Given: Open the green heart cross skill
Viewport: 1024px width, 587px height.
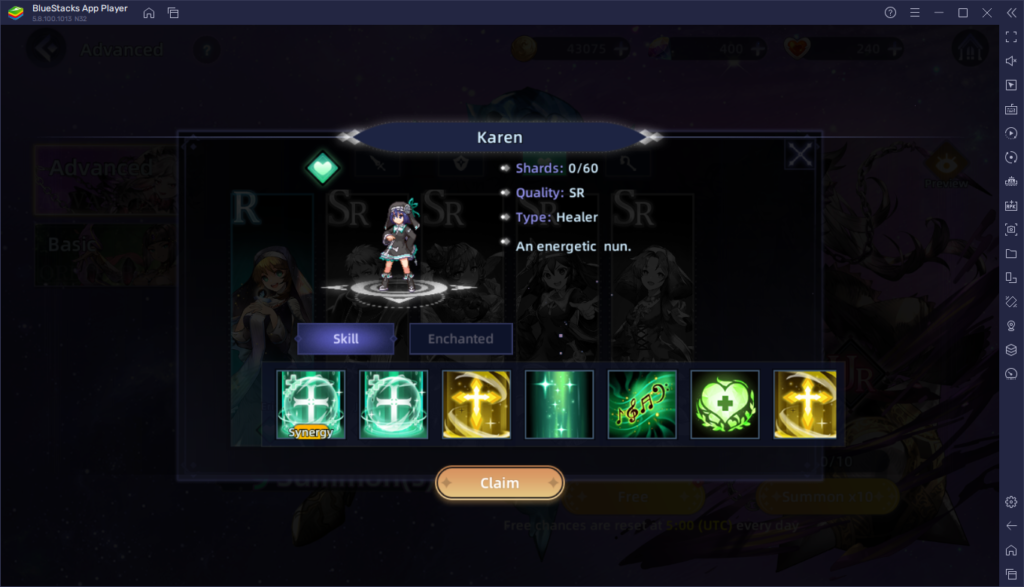Looking at the screenshot, I should 725,405.
